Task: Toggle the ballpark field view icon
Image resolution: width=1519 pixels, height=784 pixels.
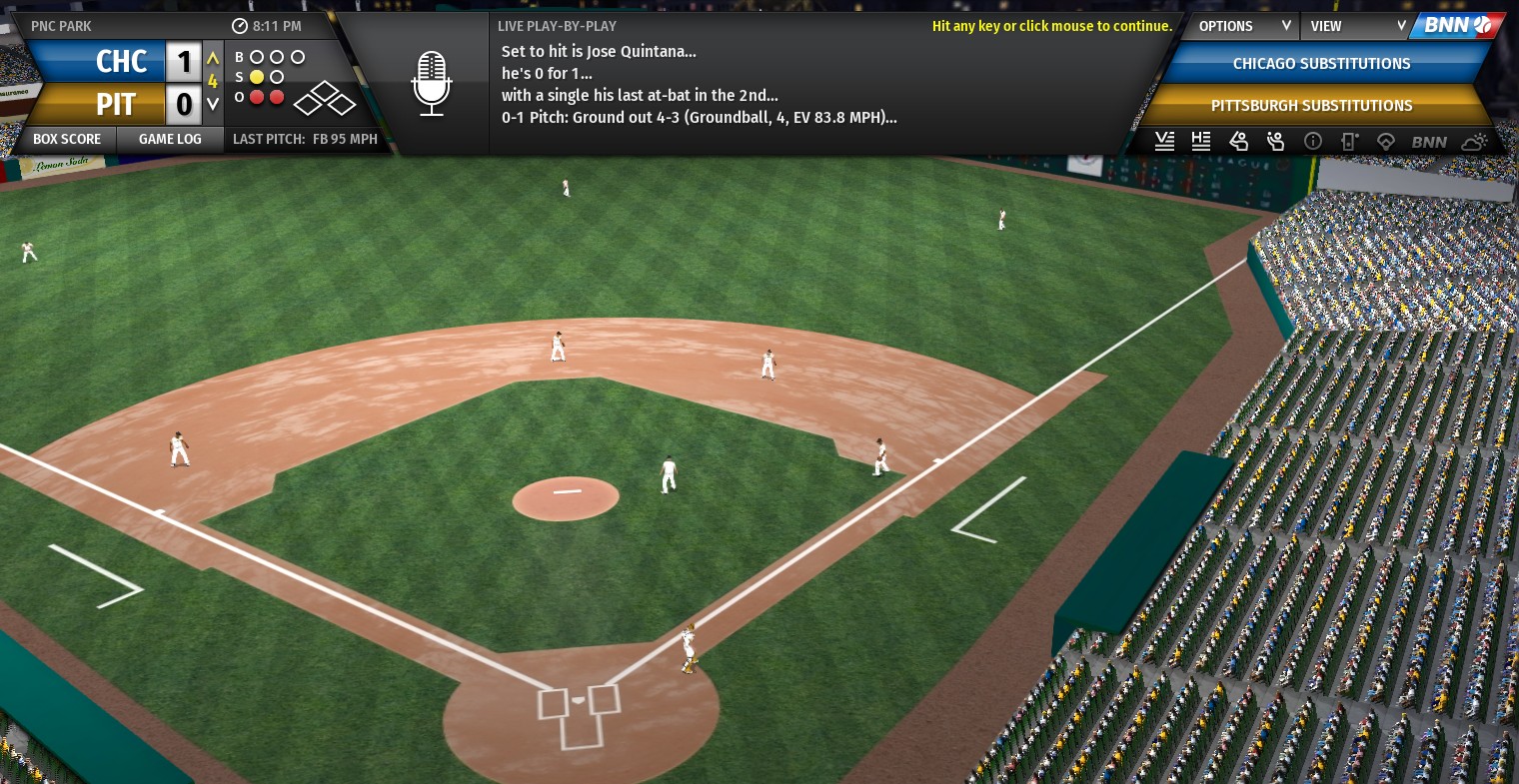Action: pos(1385,141)
